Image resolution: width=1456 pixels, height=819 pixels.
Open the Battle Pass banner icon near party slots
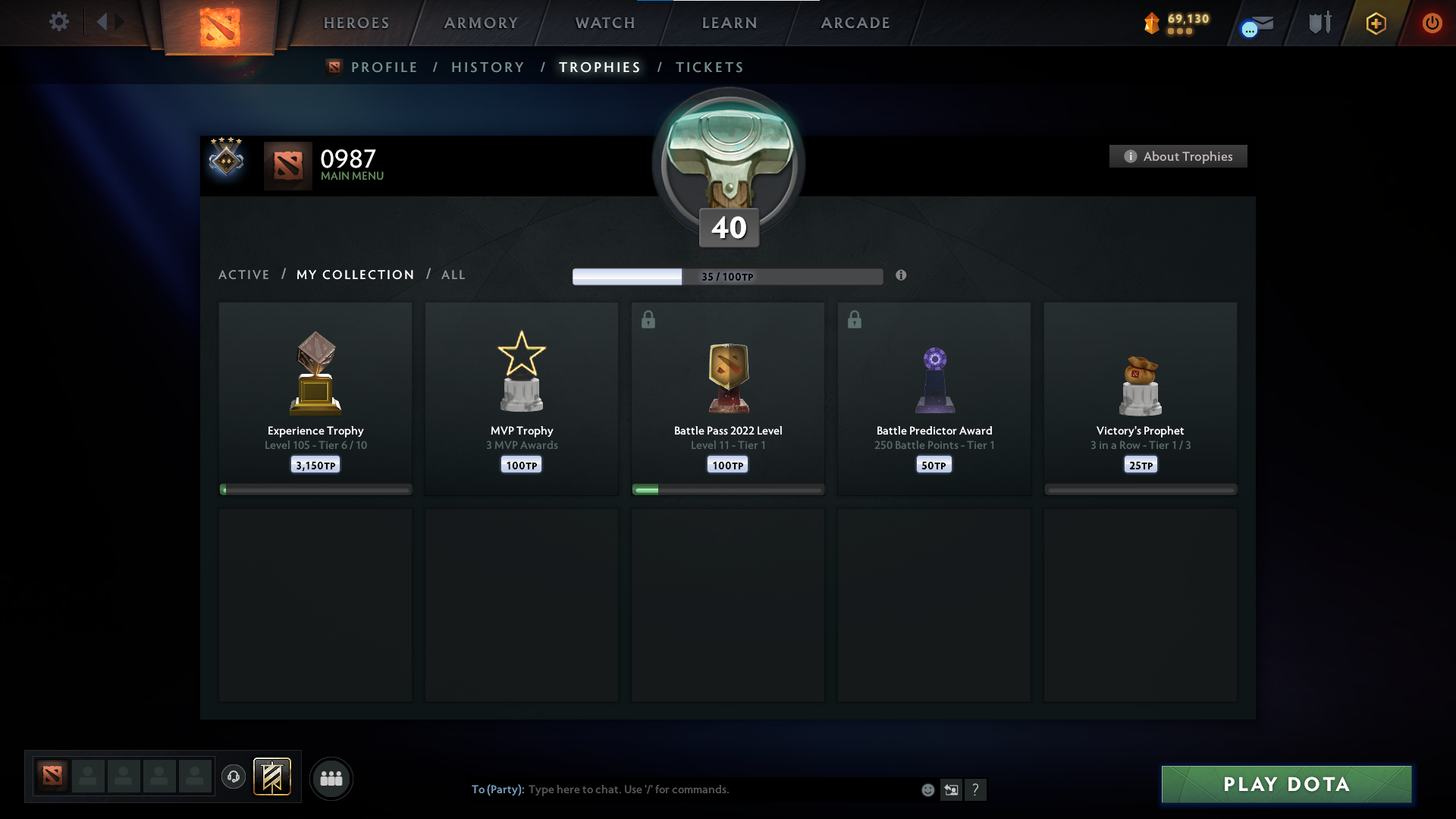(273, 777)
